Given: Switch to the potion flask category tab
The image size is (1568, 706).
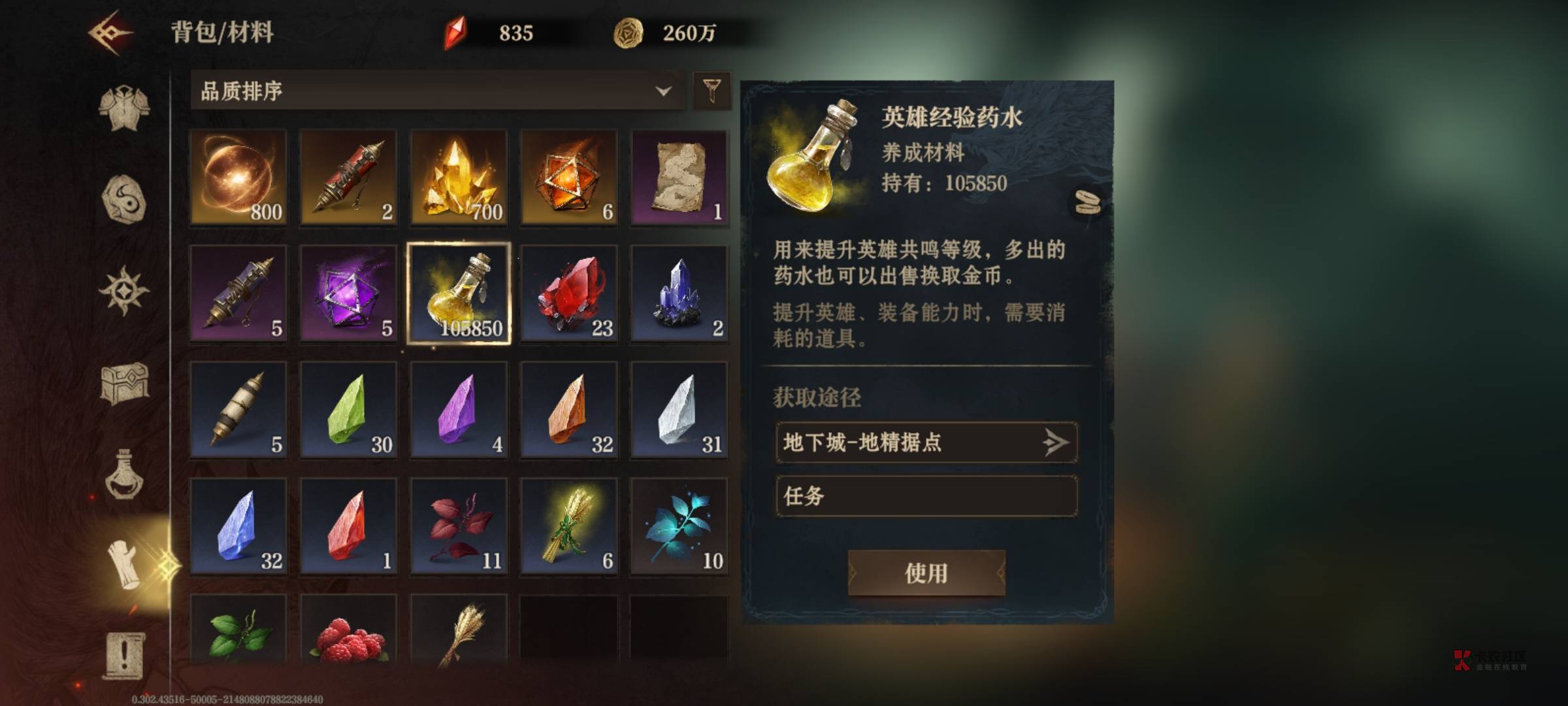Looking at the screenshot, I should 124,475.
